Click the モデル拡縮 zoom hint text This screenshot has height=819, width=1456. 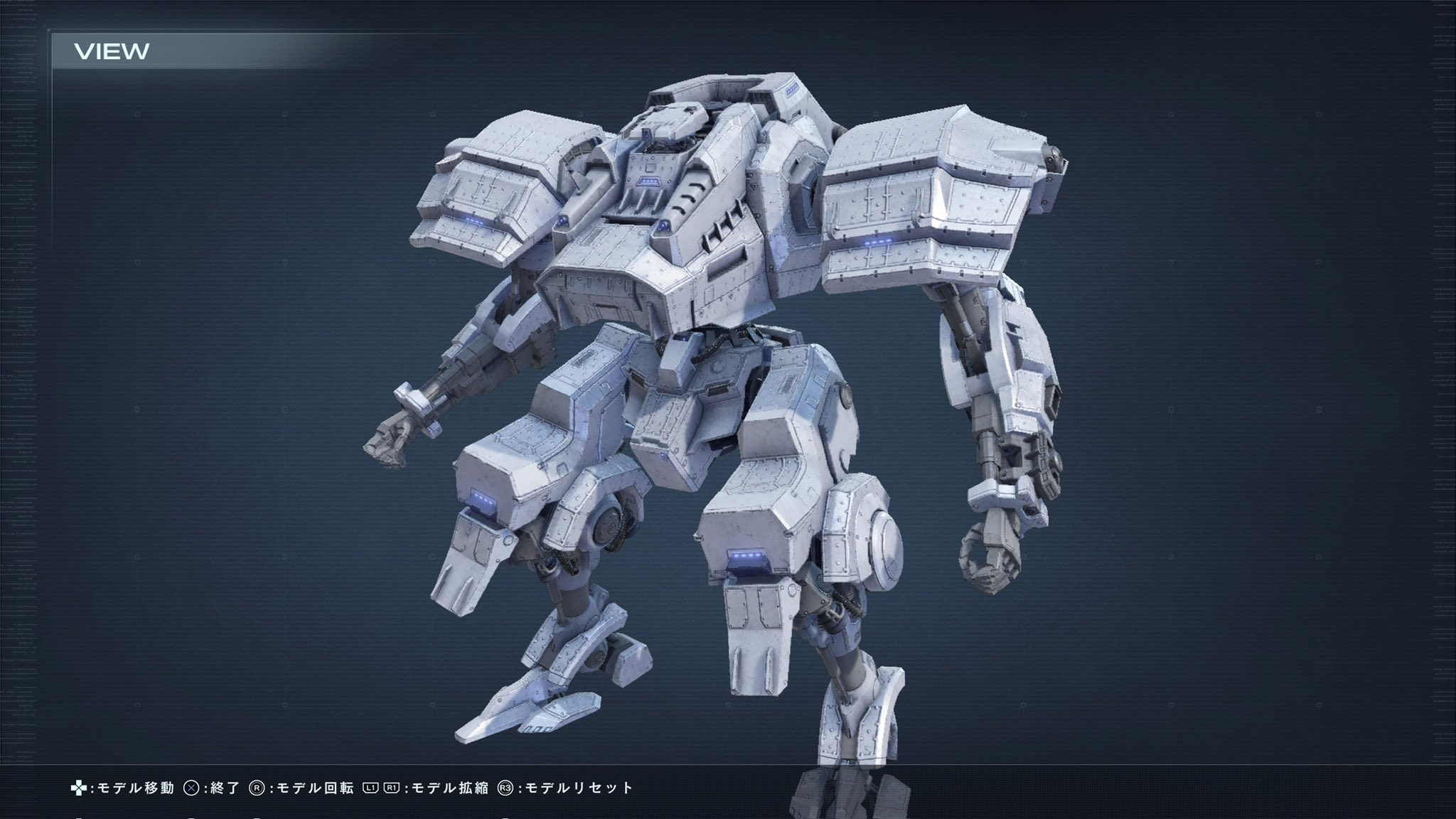[x=448, y=787]
